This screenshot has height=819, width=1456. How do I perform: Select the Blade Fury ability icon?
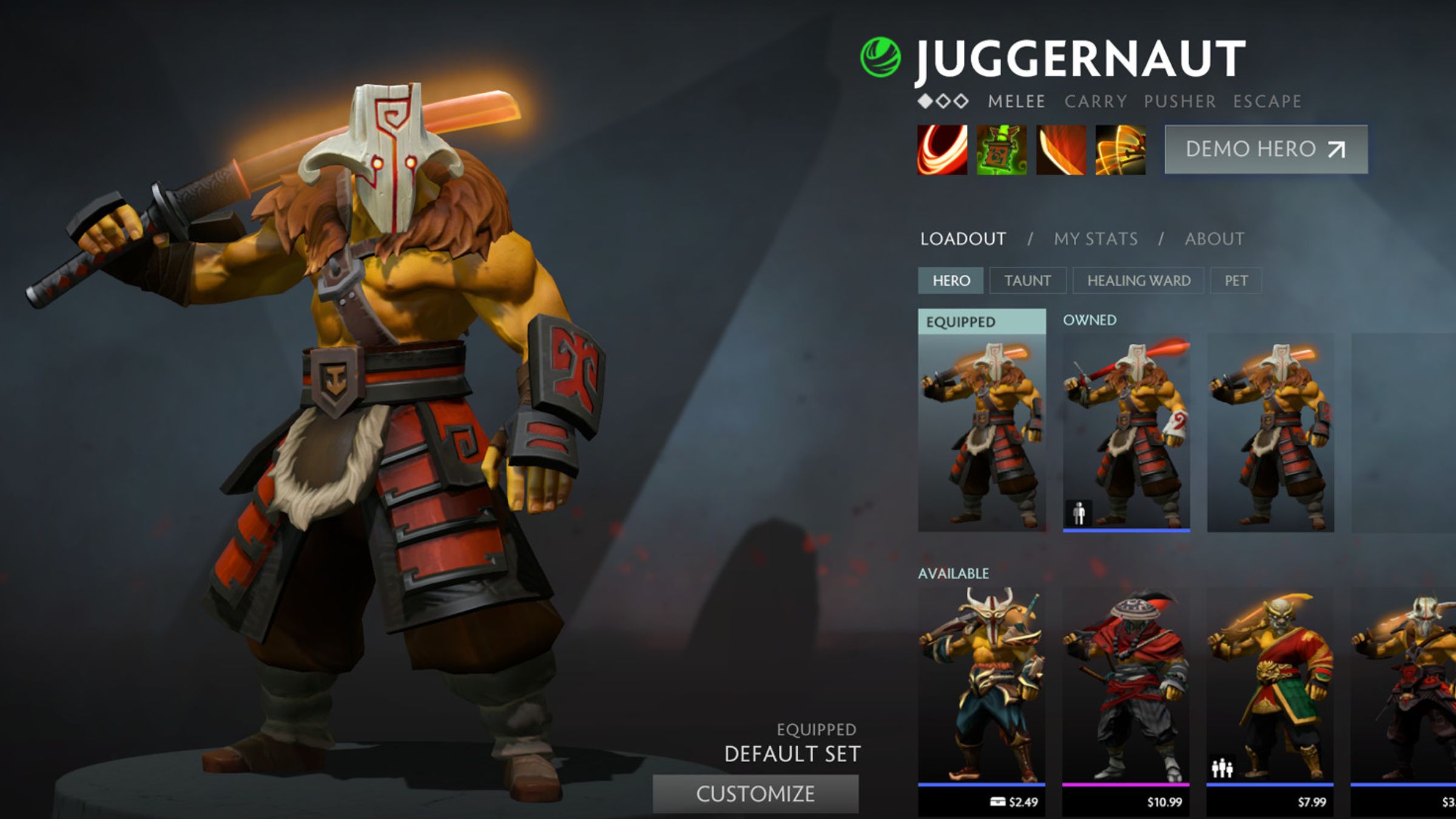942,150
